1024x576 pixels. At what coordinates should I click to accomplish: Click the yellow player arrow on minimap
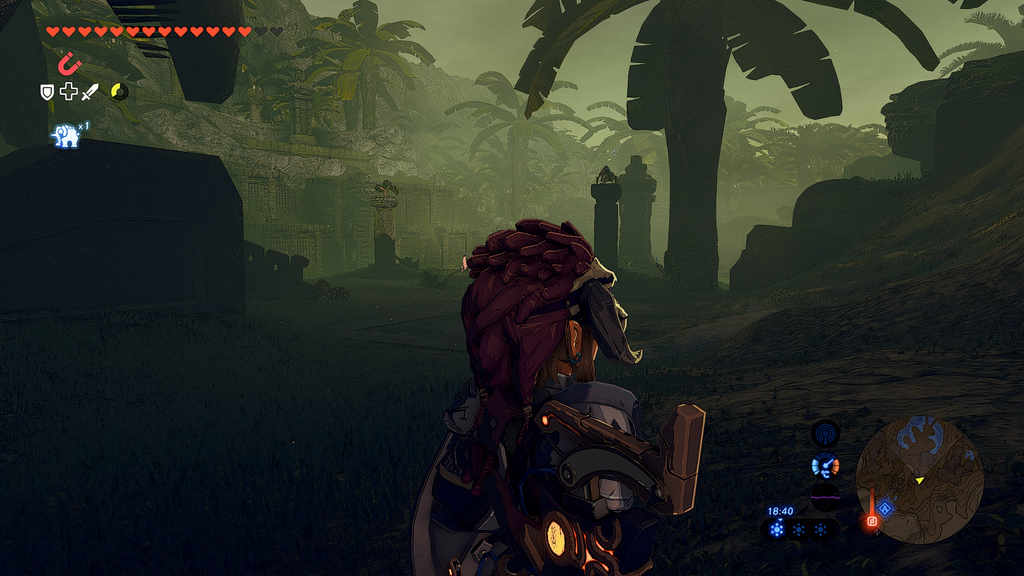919,481
